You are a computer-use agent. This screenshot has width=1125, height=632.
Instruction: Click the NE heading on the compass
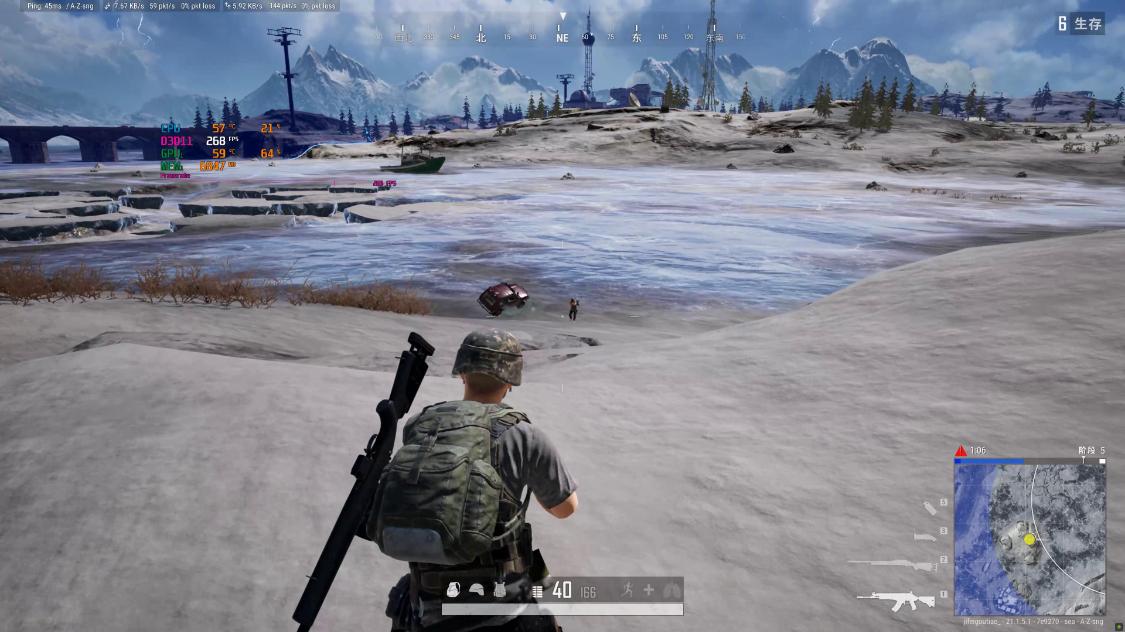(x=562, y=38)
